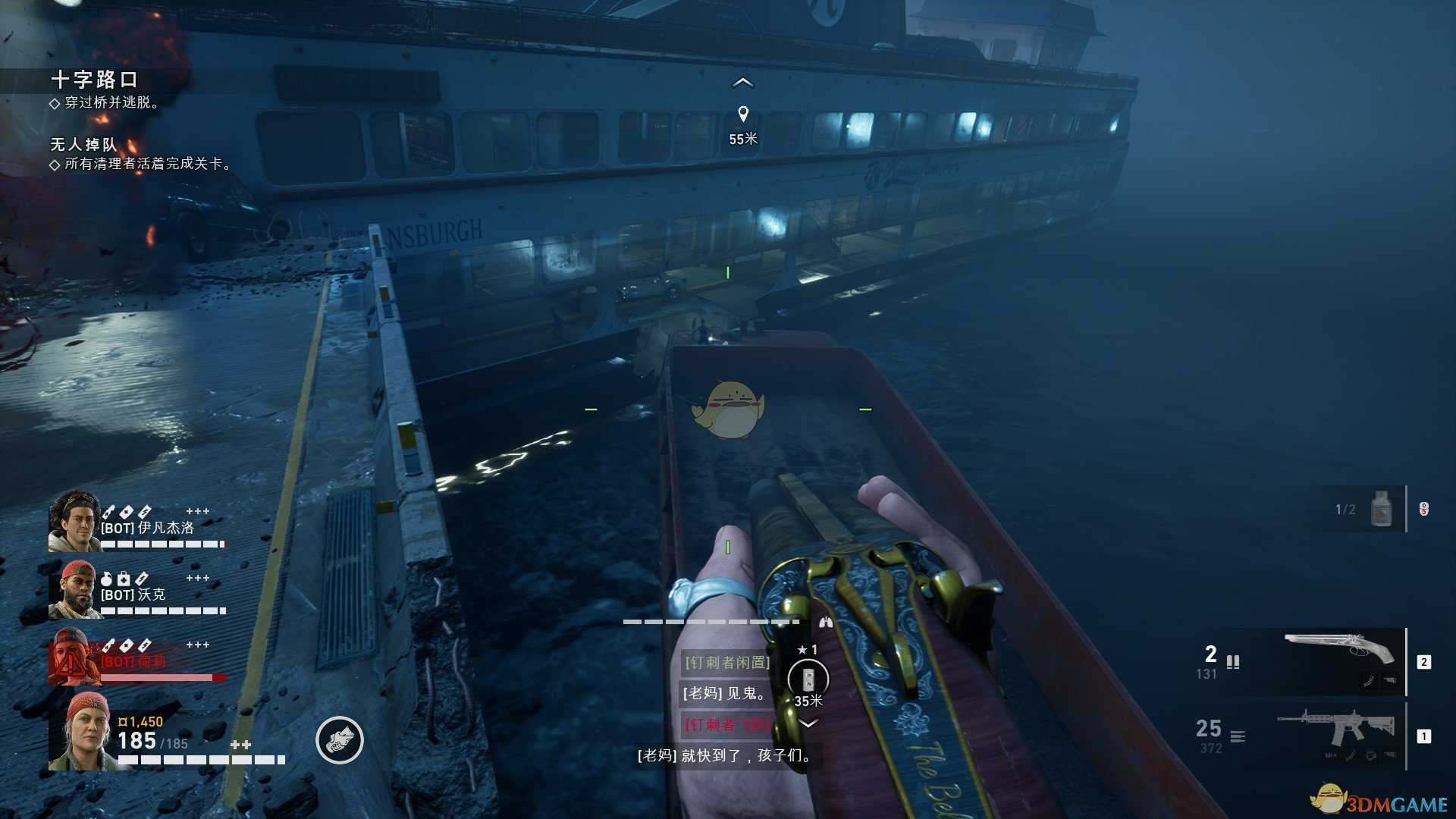The width and height of the screenshot is (1456, 819).
Task: Activate the round handshake icon
Action: point(340,739)
